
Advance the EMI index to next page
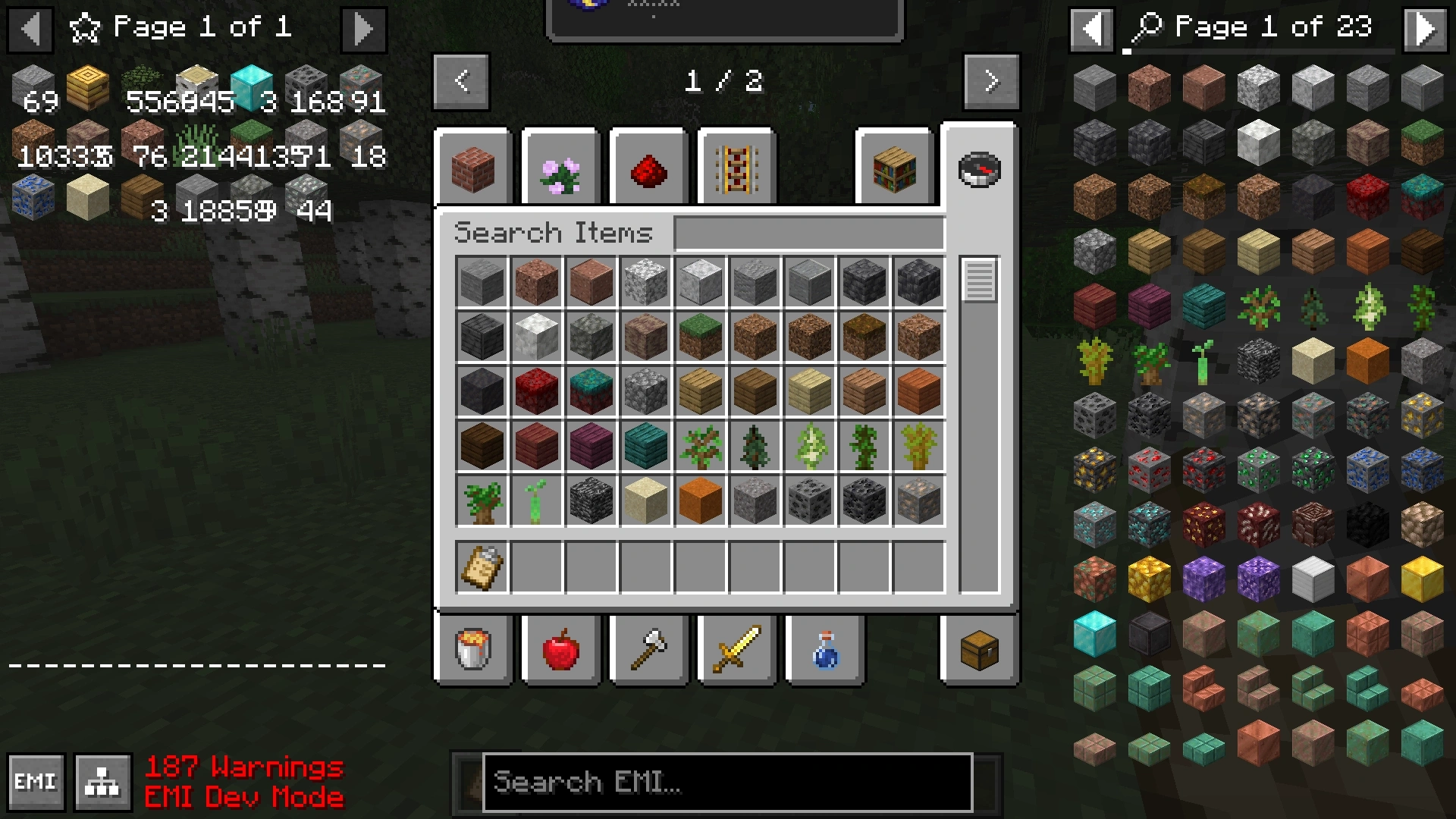point(1426,29)
